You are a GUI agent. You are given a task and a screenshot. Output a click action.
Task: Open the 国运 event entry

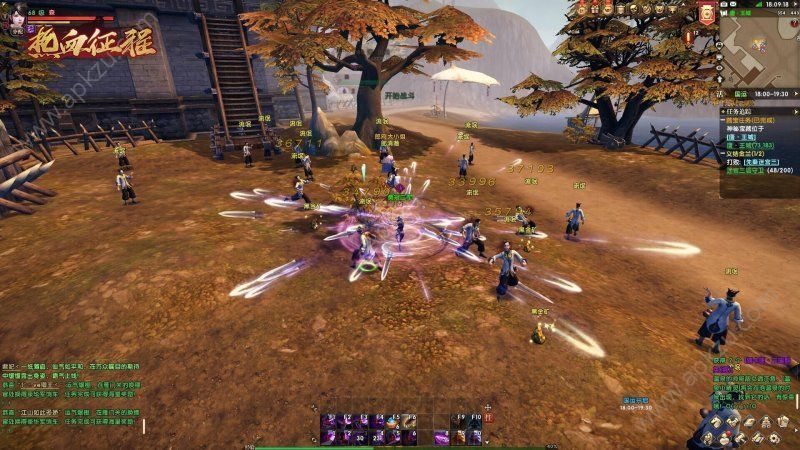click(742, 95)
